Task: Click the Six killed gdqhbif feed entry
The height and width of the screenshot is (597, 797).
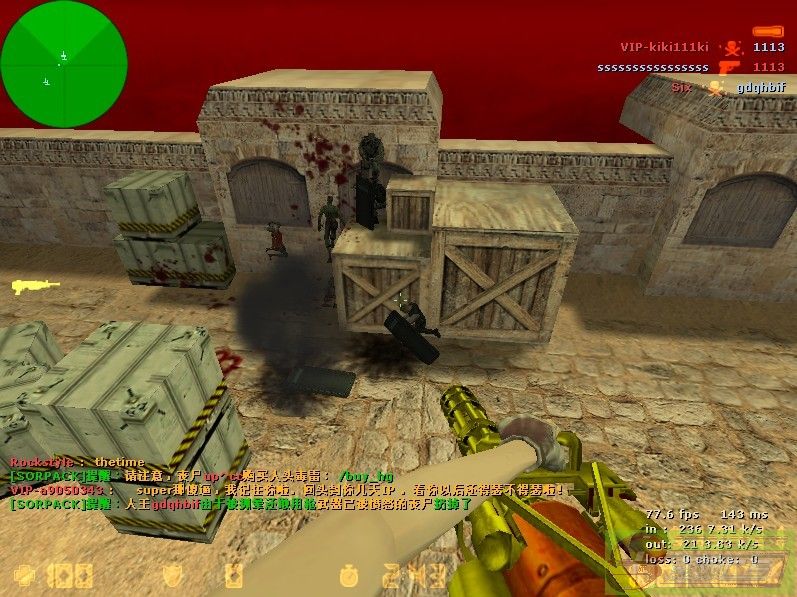Action: pos(729,88)
